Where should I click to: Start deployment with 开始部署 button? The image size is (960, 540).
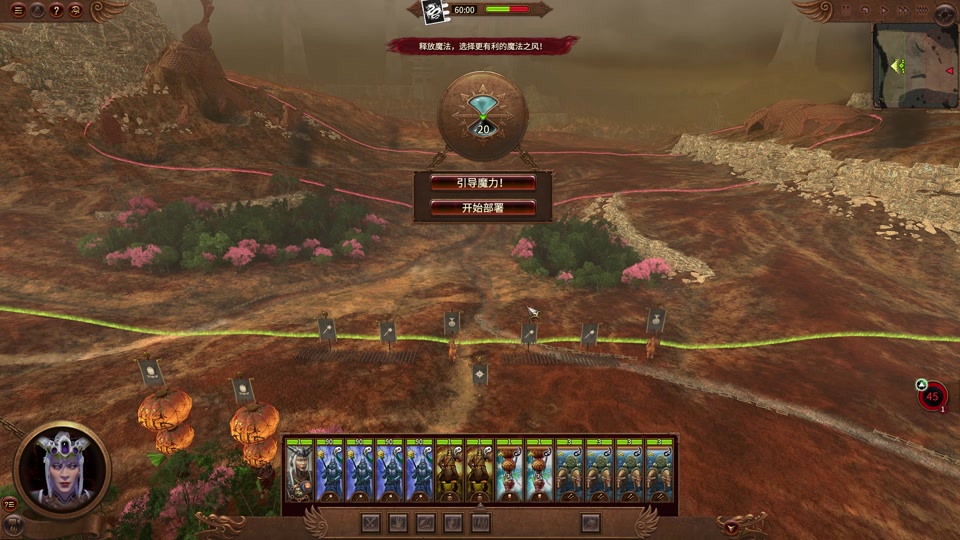click(483, 209)
